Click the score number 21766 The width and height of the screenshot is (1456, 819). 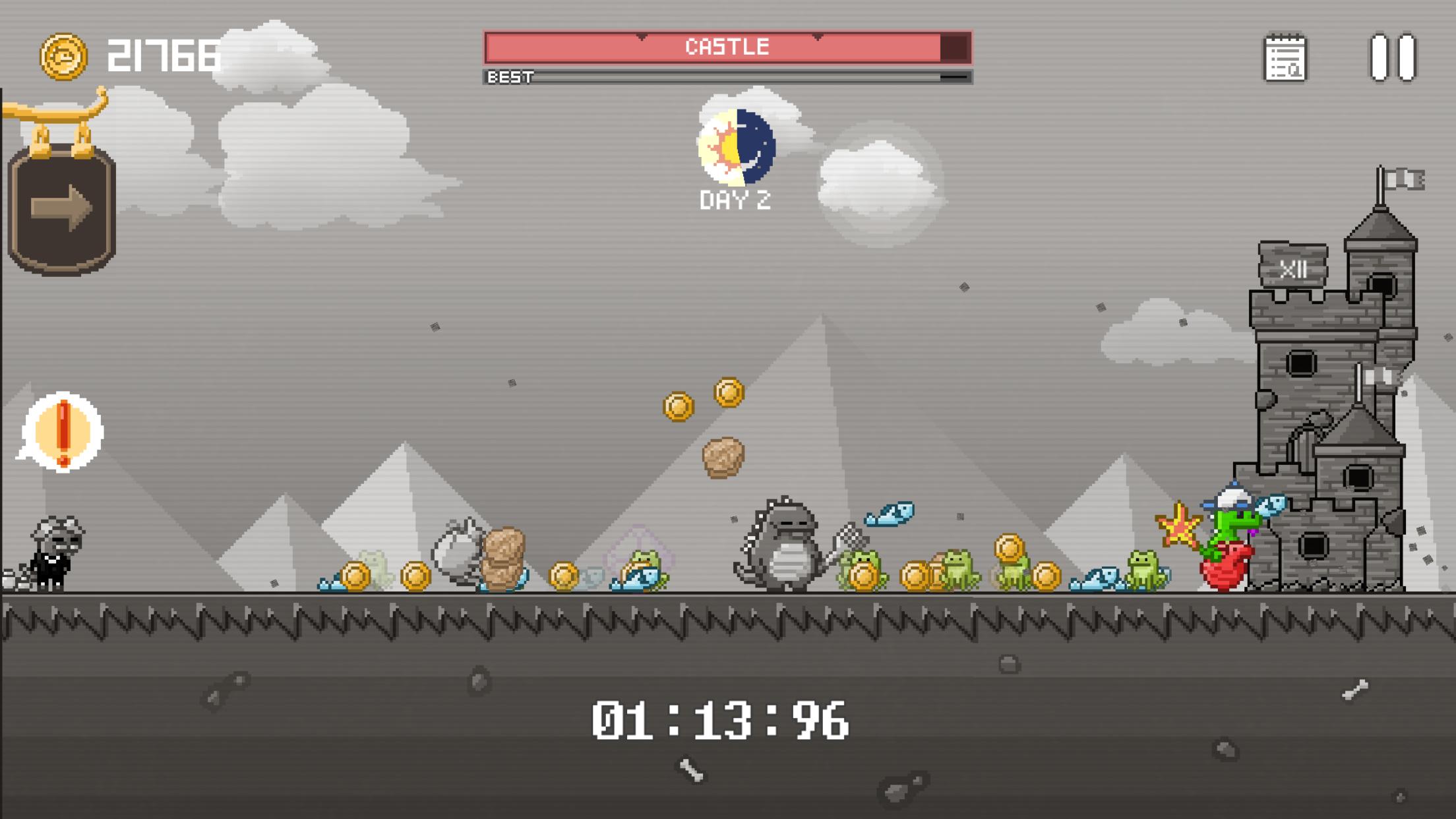(x=164, y=57)
